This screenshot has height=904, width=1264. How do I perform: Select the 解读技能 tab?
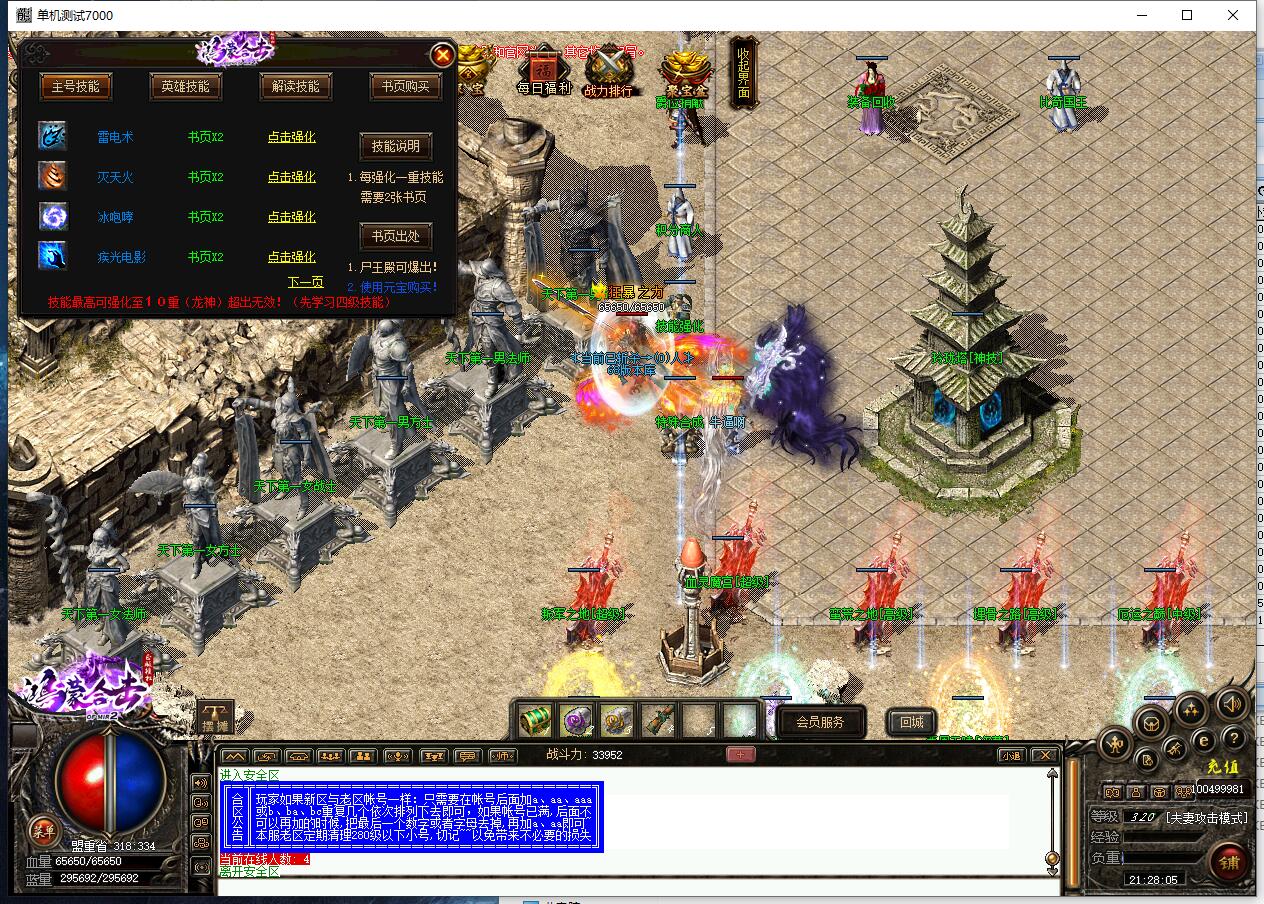click(x=295, y=86)
